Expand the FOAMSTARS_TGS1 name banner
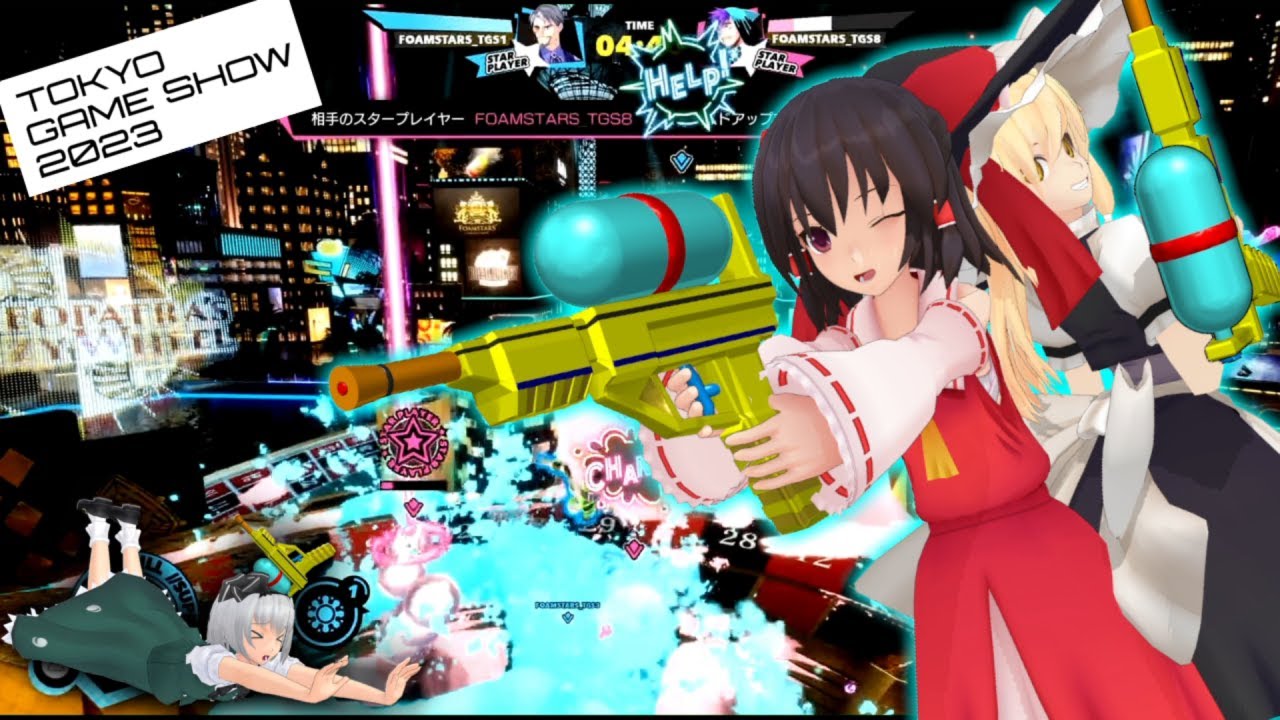This screenshot has width=1280, height=720. tap(452, 39)
